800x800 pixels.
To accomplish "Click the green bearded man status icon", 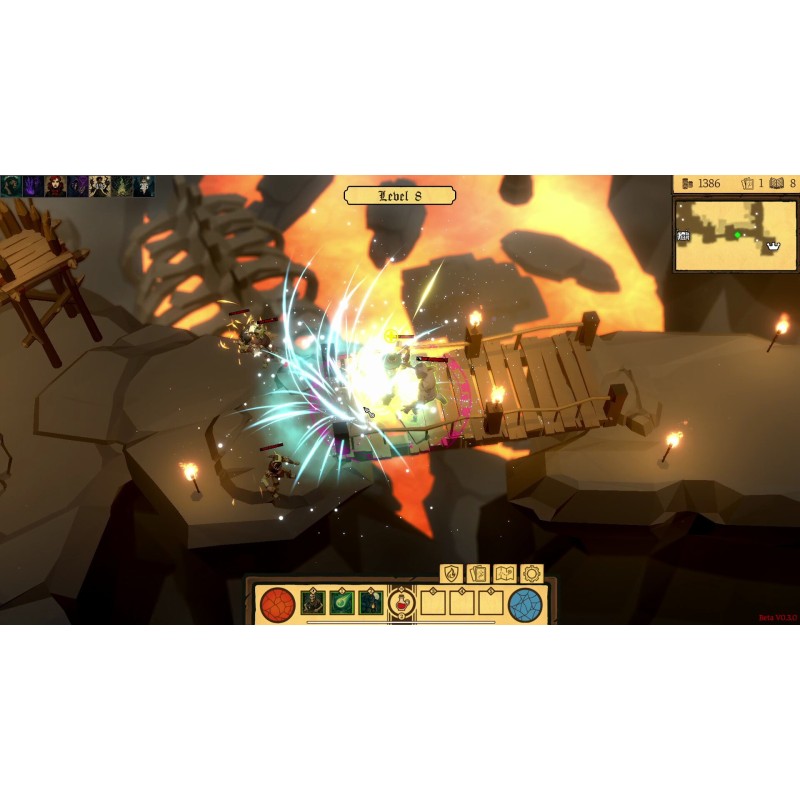I will [x=12, y=186].
